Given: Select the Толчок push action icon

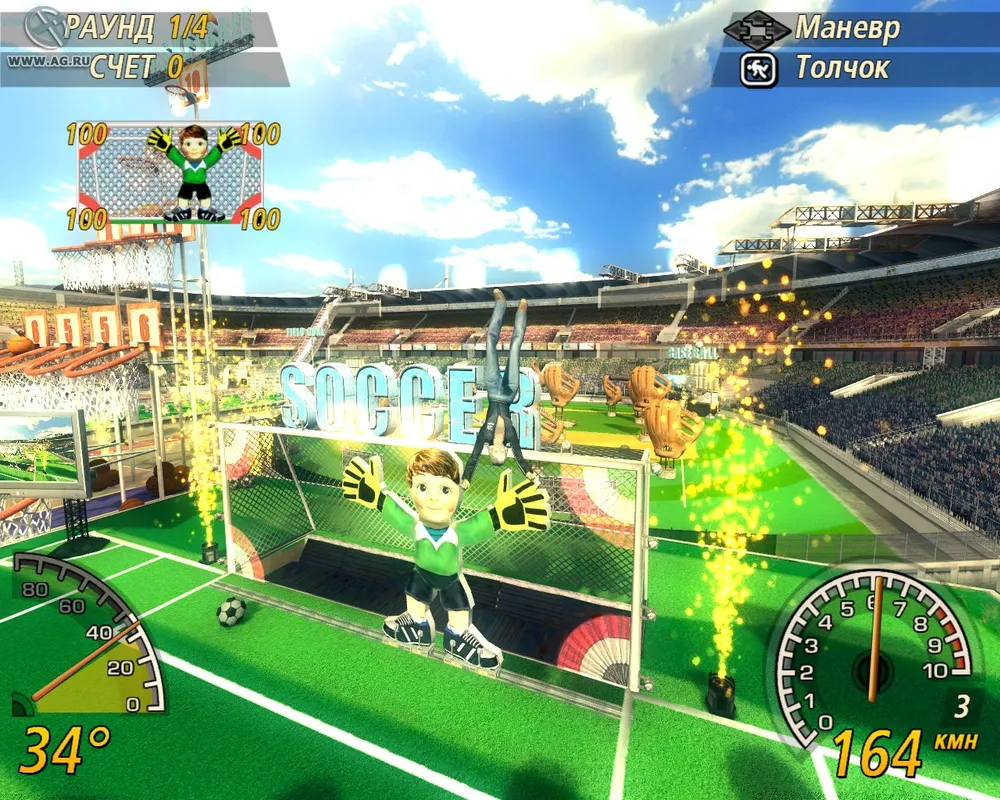Looking at the screenshot, I should coord(758,69).
